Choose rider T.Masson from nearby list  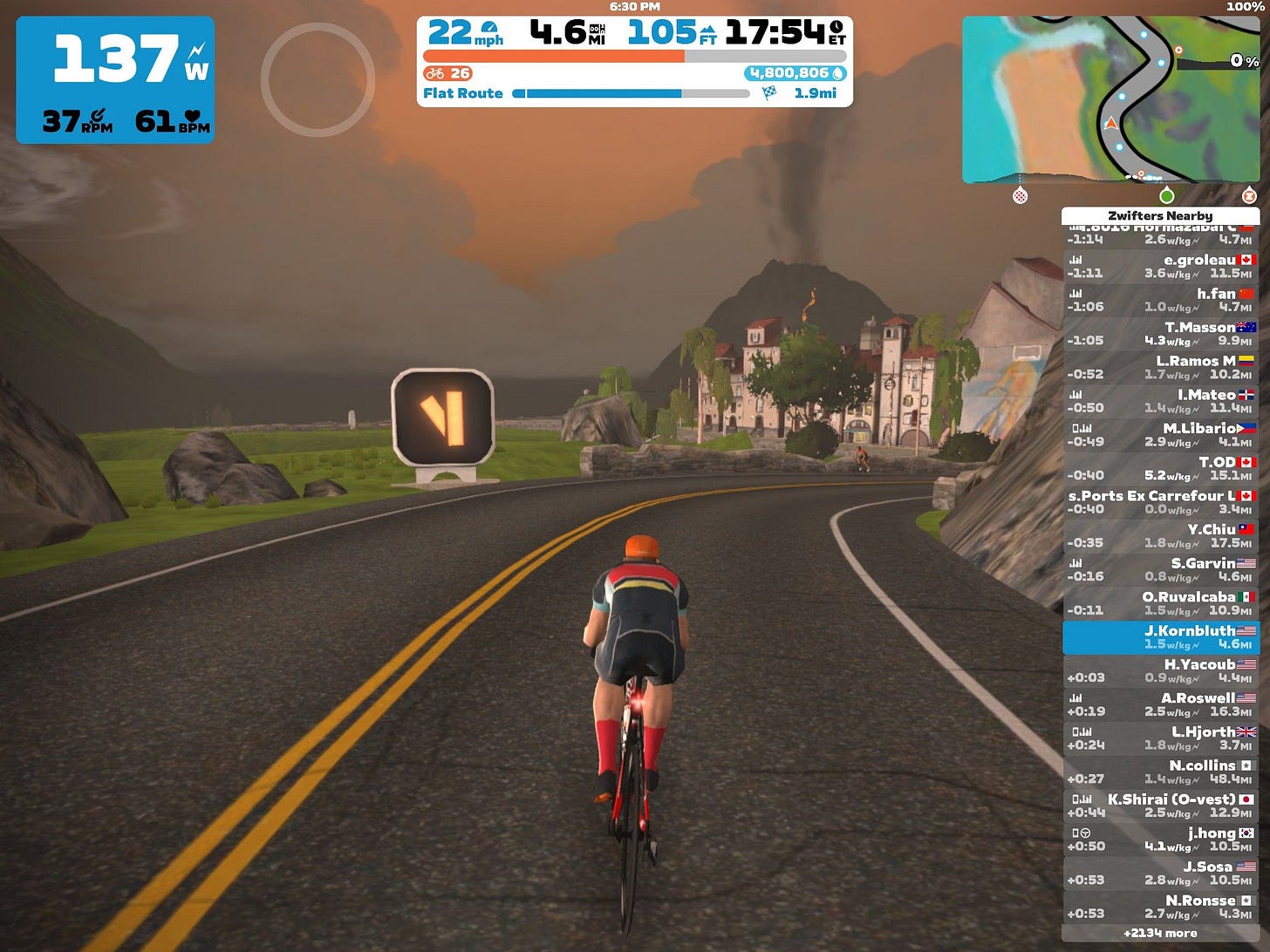pos(1160,334)
